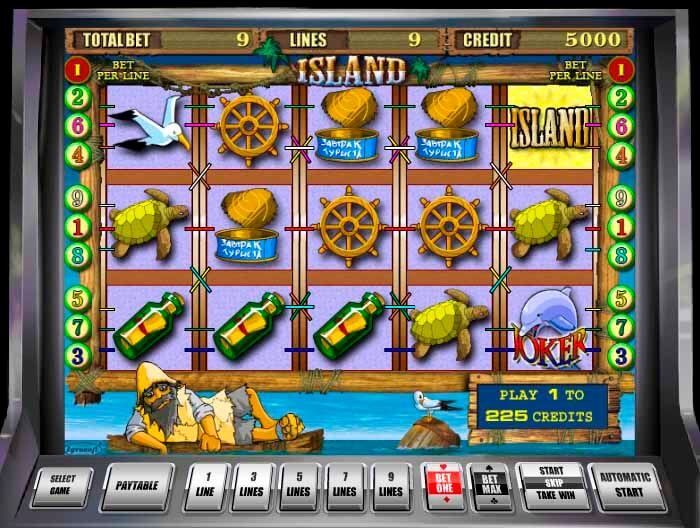Enable Automatic Start
Screen dimensions: 700x528
(626, 486)
